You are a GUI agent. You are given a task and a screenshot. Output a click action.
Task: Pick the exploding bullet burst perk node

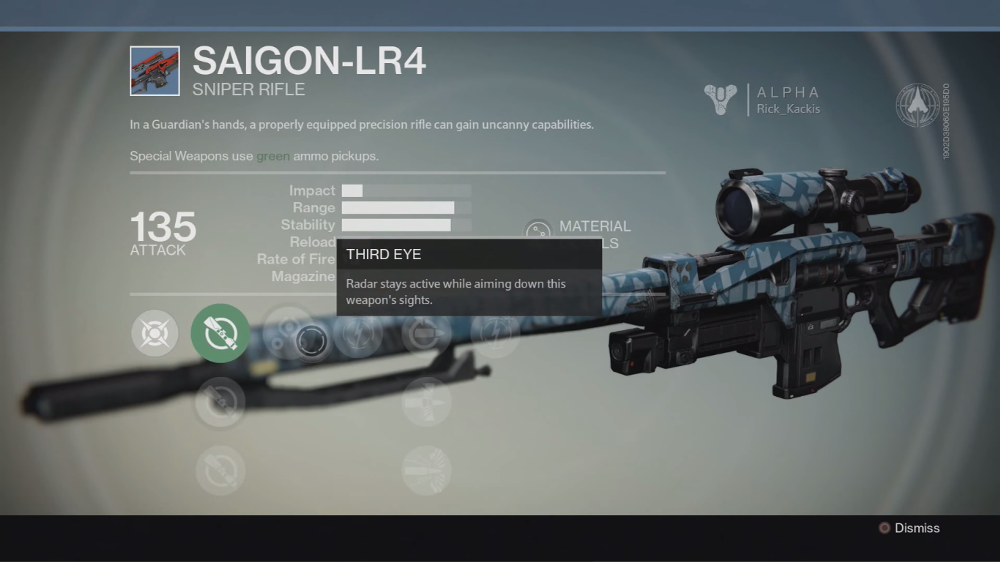pos(427,469)
